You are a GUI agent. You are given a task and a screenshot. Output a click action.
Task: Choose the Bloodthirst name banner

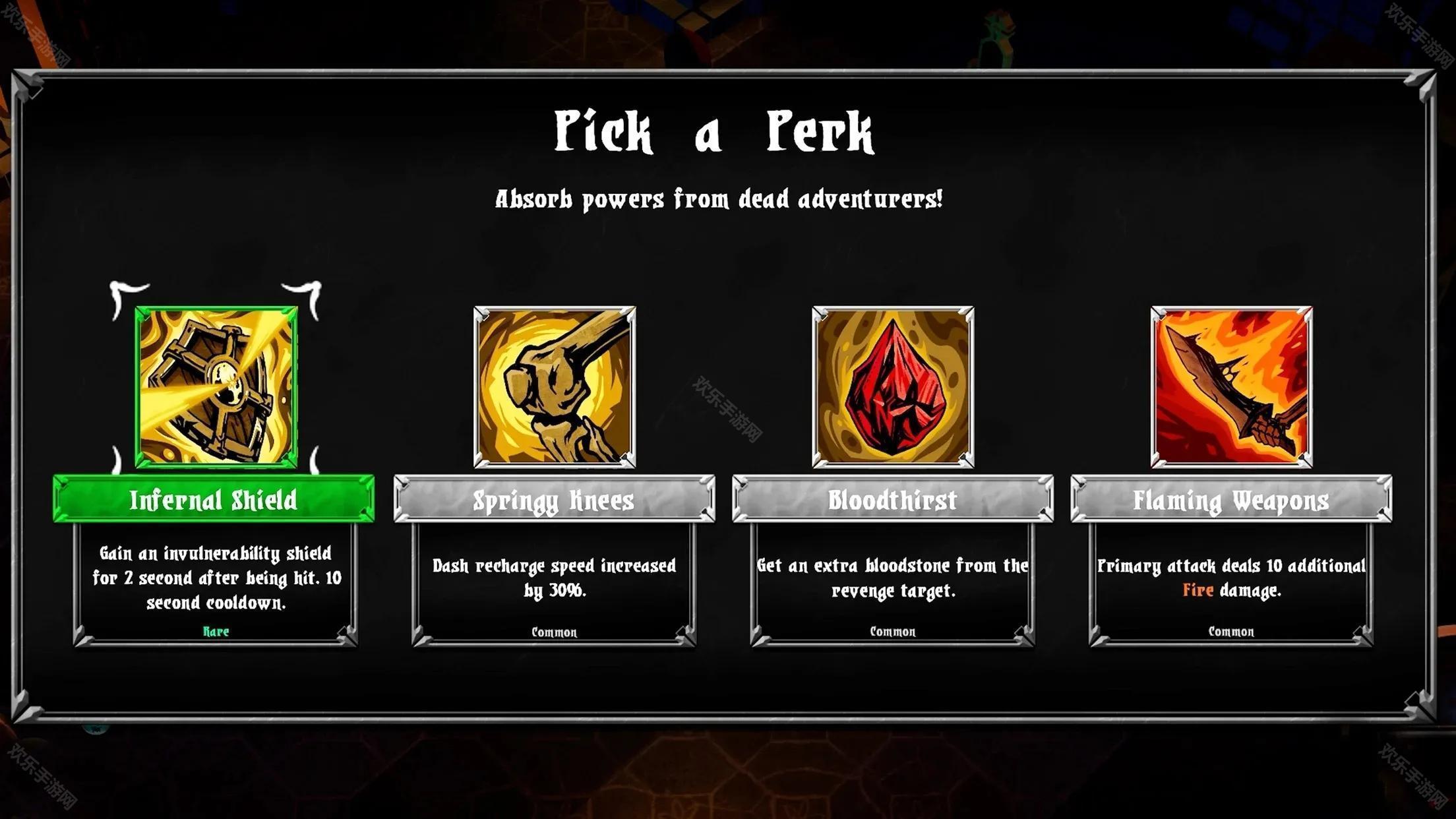point(892,499)
